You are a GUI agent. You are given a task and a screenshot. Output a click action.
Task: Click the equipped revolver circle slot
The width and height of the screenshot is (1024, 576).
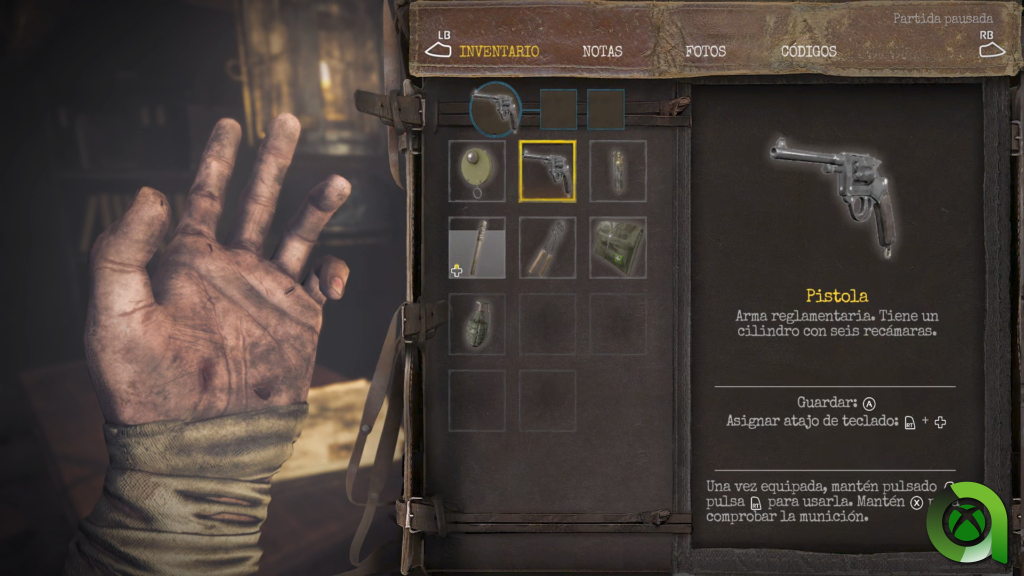click(x=495, y=109)
